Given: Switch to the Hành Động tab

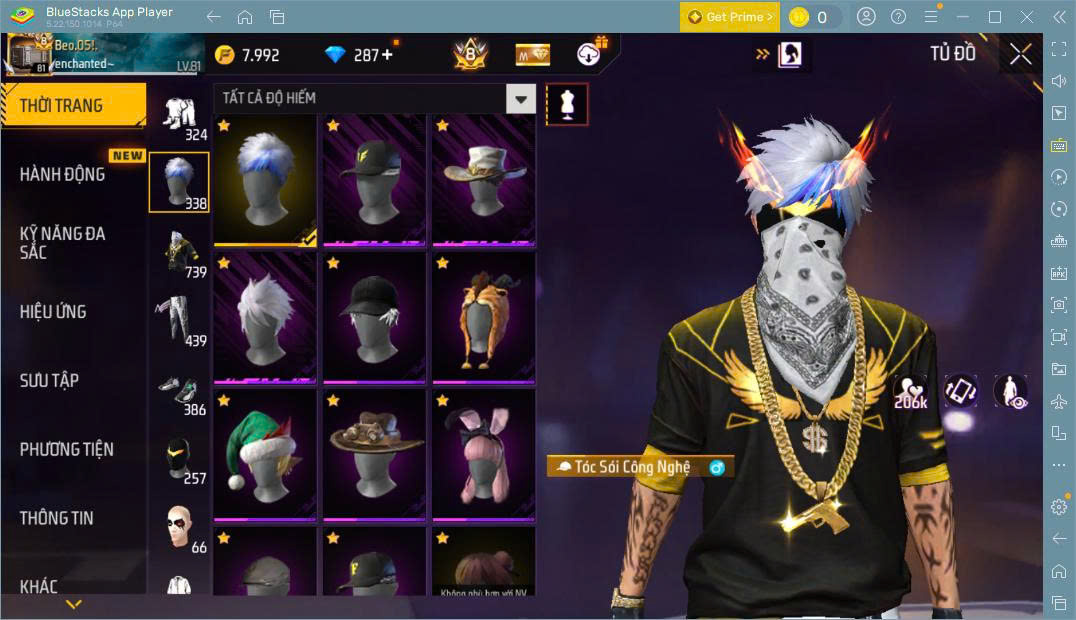Looking at the screenshot, I should (x=62, y=174).
